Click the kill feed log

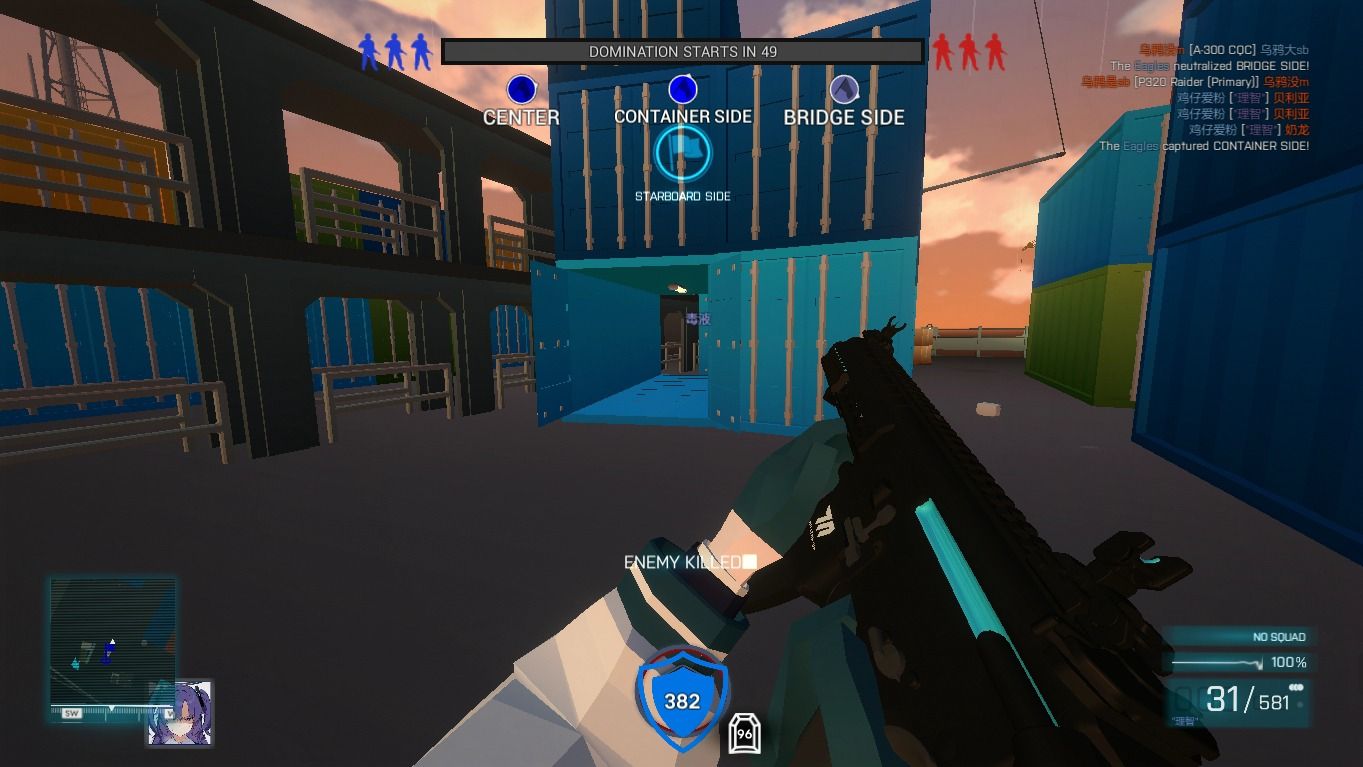point(1200,98)
